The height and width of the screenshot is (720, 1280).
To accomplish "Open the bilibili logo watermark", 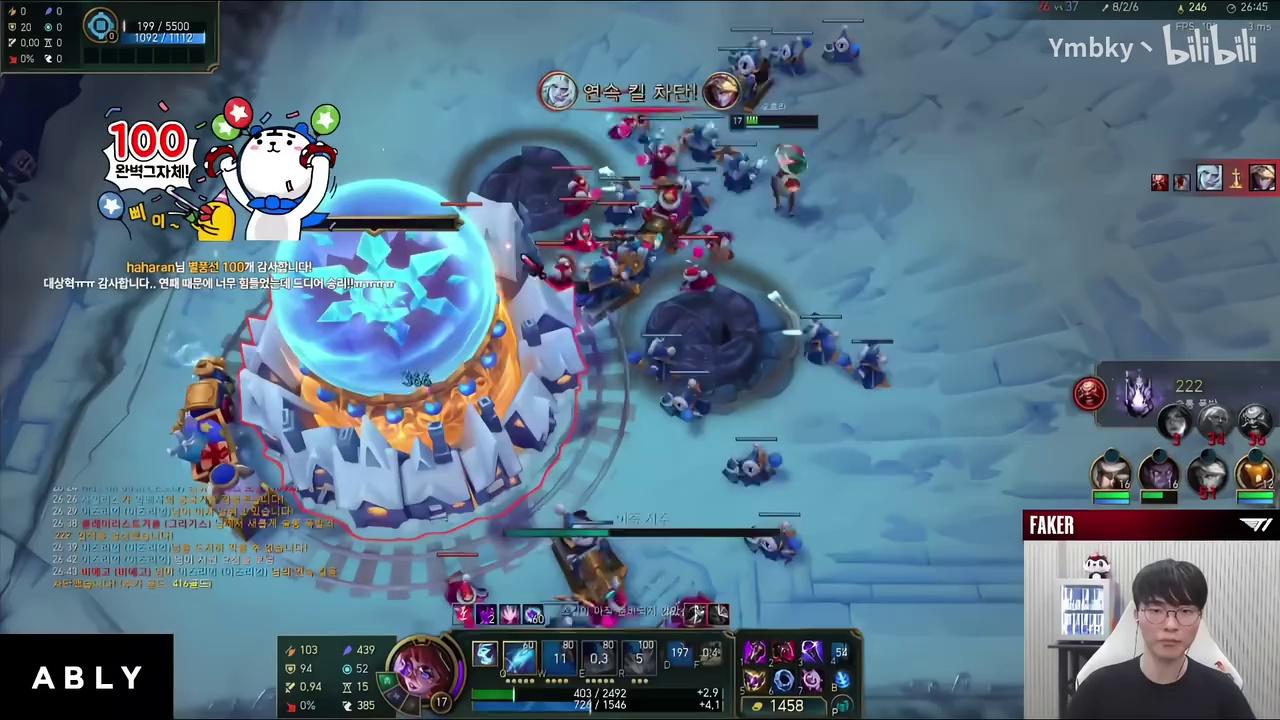I will point(1210,45).
